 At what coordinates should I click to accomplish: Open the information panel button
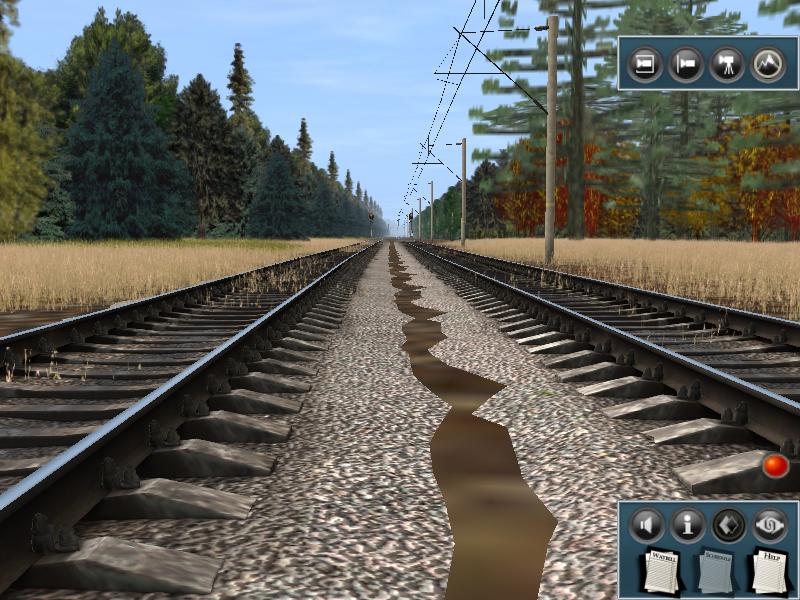click(687, 523)
